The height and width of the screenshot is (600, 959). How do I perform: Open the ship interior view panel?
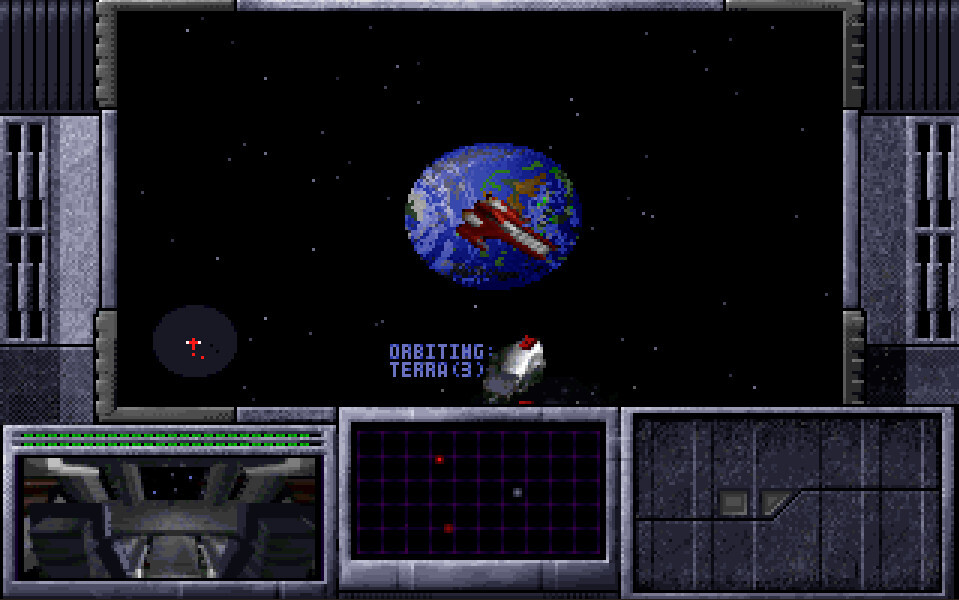coord(170,517)
